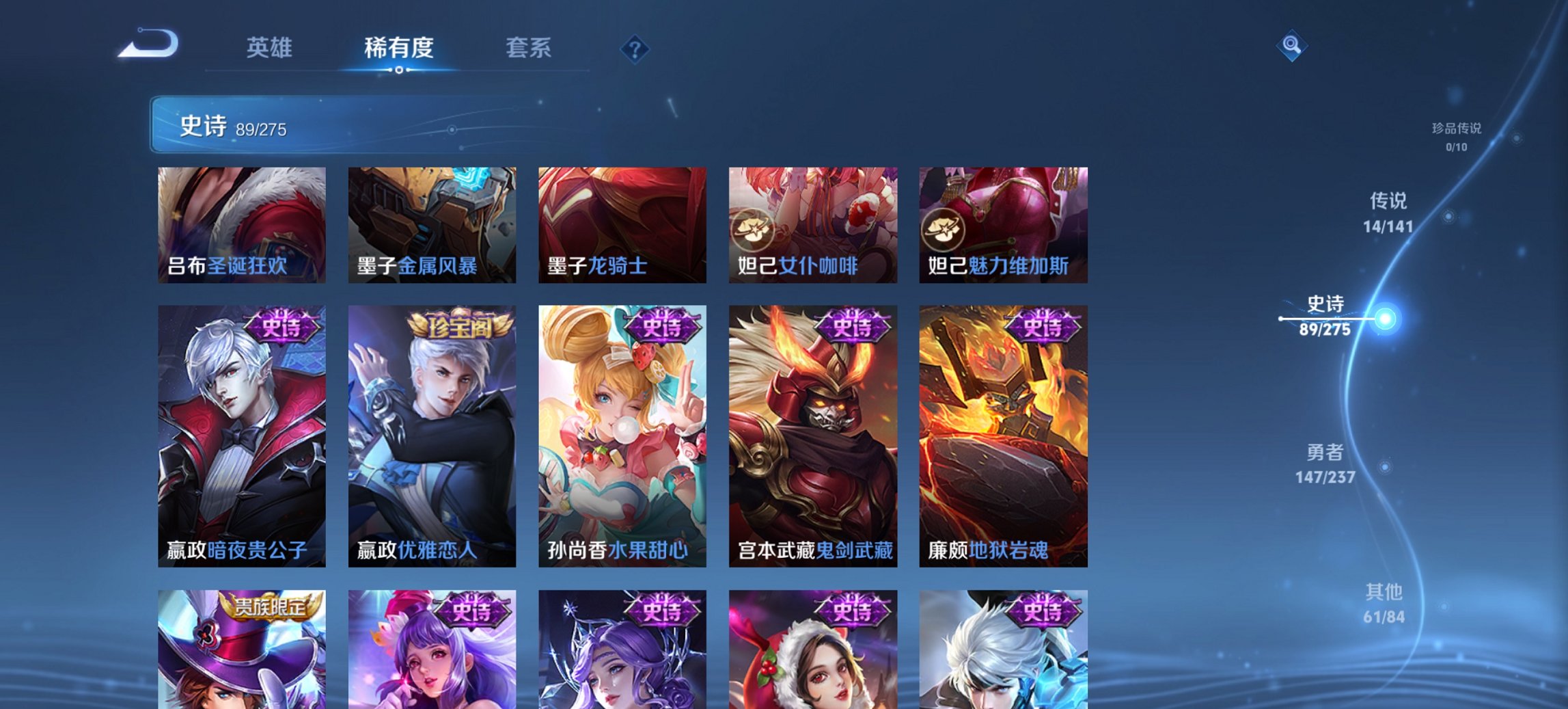
Task: Select the 稀有度 tab
Action: [400, 48]
